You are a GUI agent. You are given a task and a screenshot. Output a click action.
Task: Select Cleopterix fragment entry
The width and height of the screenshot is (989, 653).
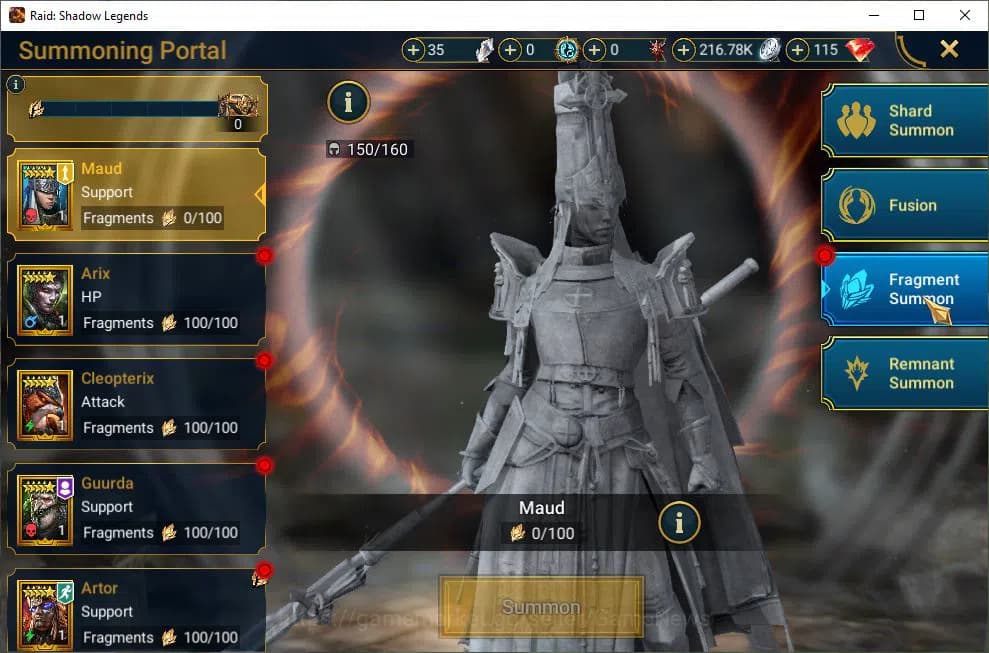click(x=137, y=404)
